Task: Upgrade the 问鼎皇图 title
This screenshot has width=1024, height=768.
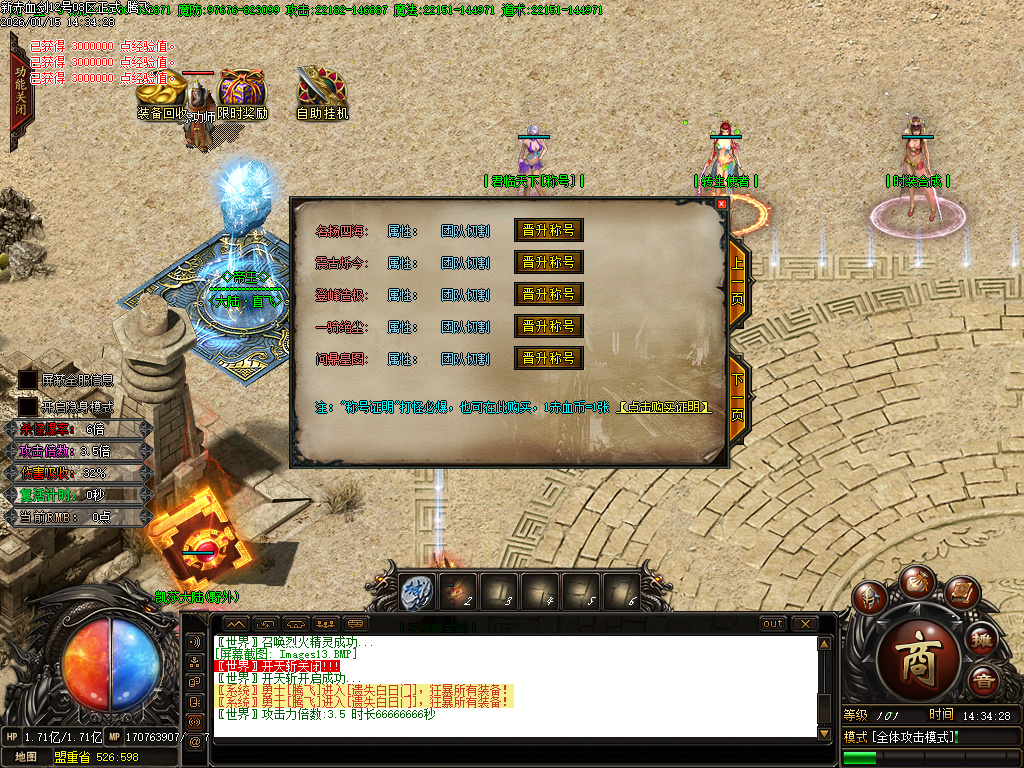Action: (548, 358)
